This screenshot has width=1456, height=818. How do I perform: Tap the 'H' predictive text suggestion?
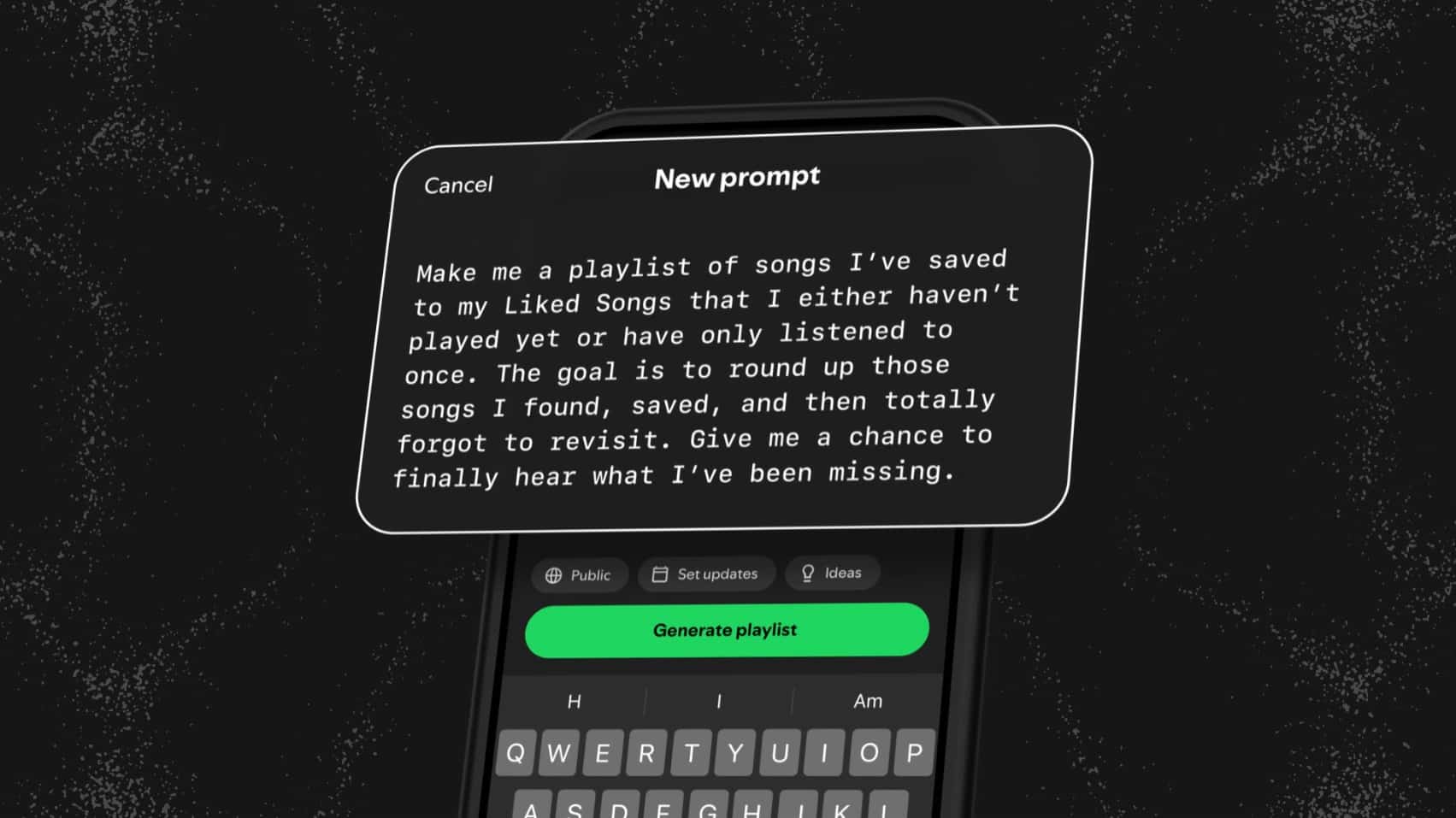572,702
